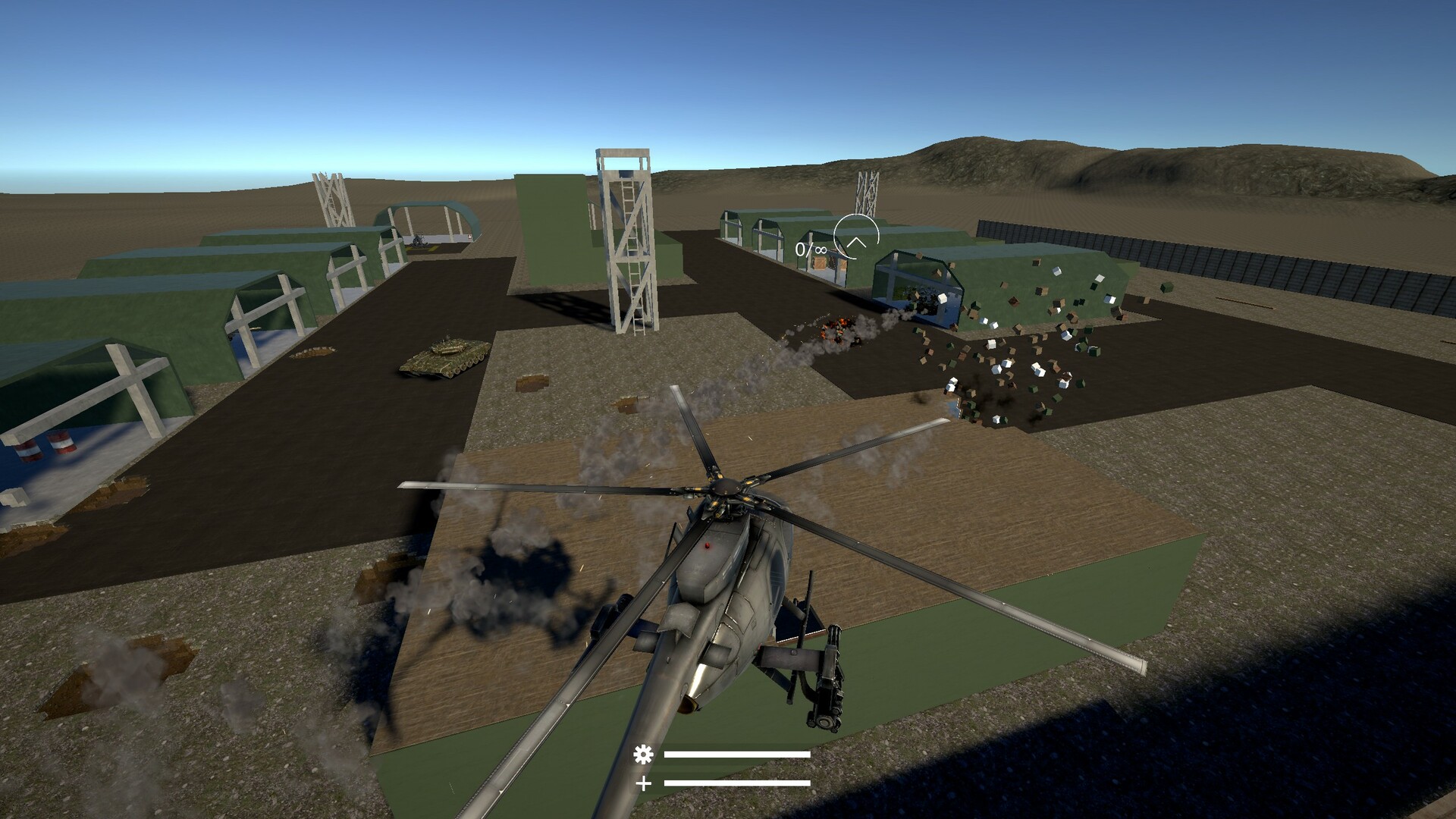Screen dimensions: 1456x819
Task: Select the circular crosshair reticle
Action: point(856,235)
